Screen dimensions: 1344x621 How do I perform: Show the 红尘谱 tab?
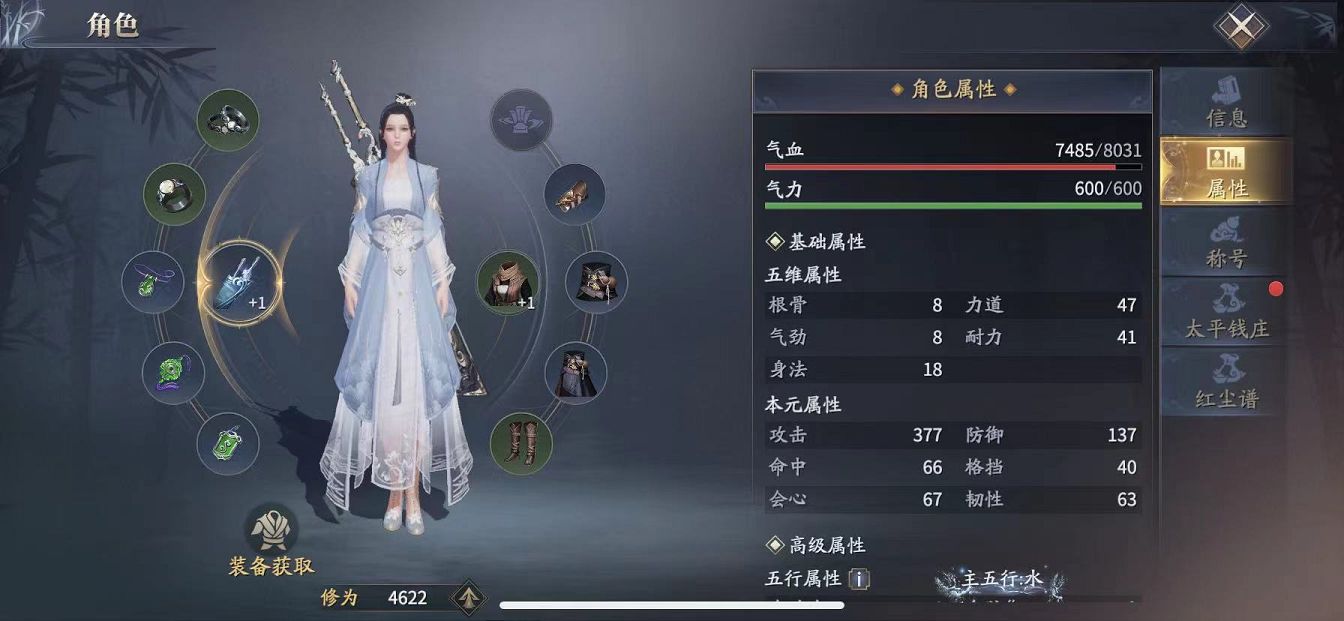(1226, 383)
